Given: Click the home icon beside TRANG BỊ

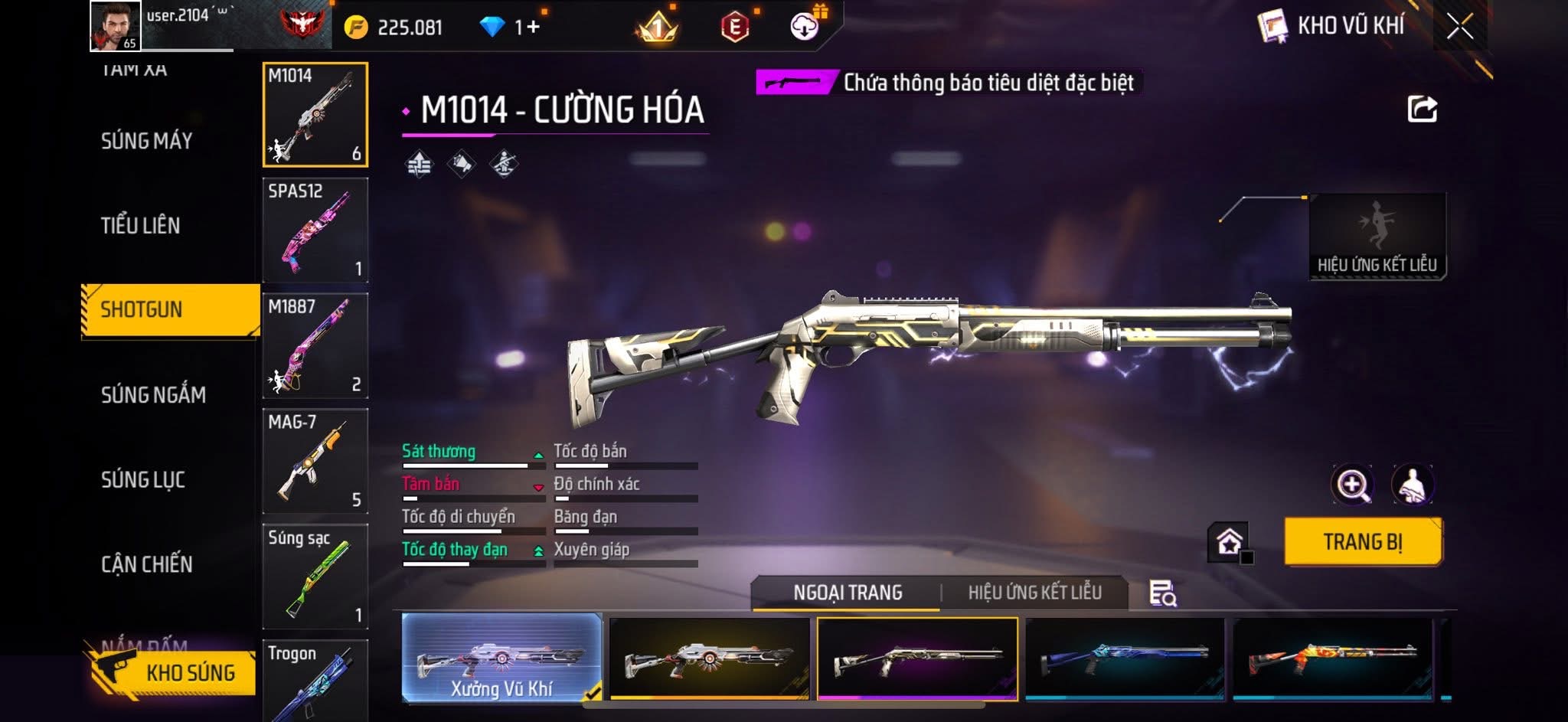Looking at the screenshot, I should pyautogui.click(x=1229, y=542).
